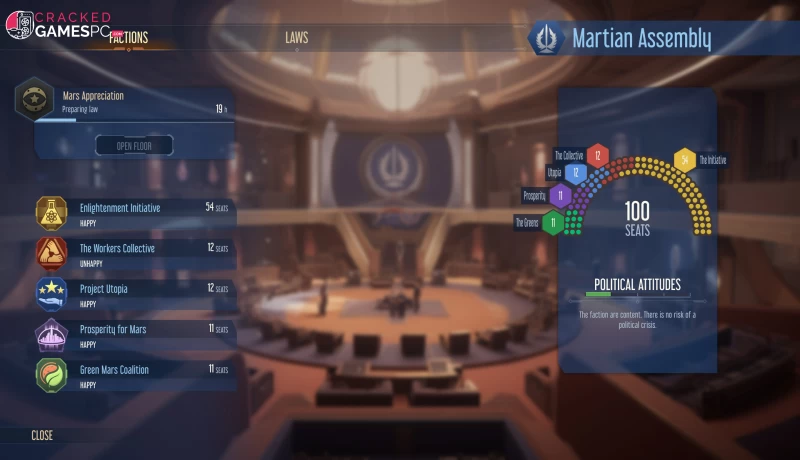800x460 pixels.
Task: Click the Open Floor button
Action: (x=134, y=146)
